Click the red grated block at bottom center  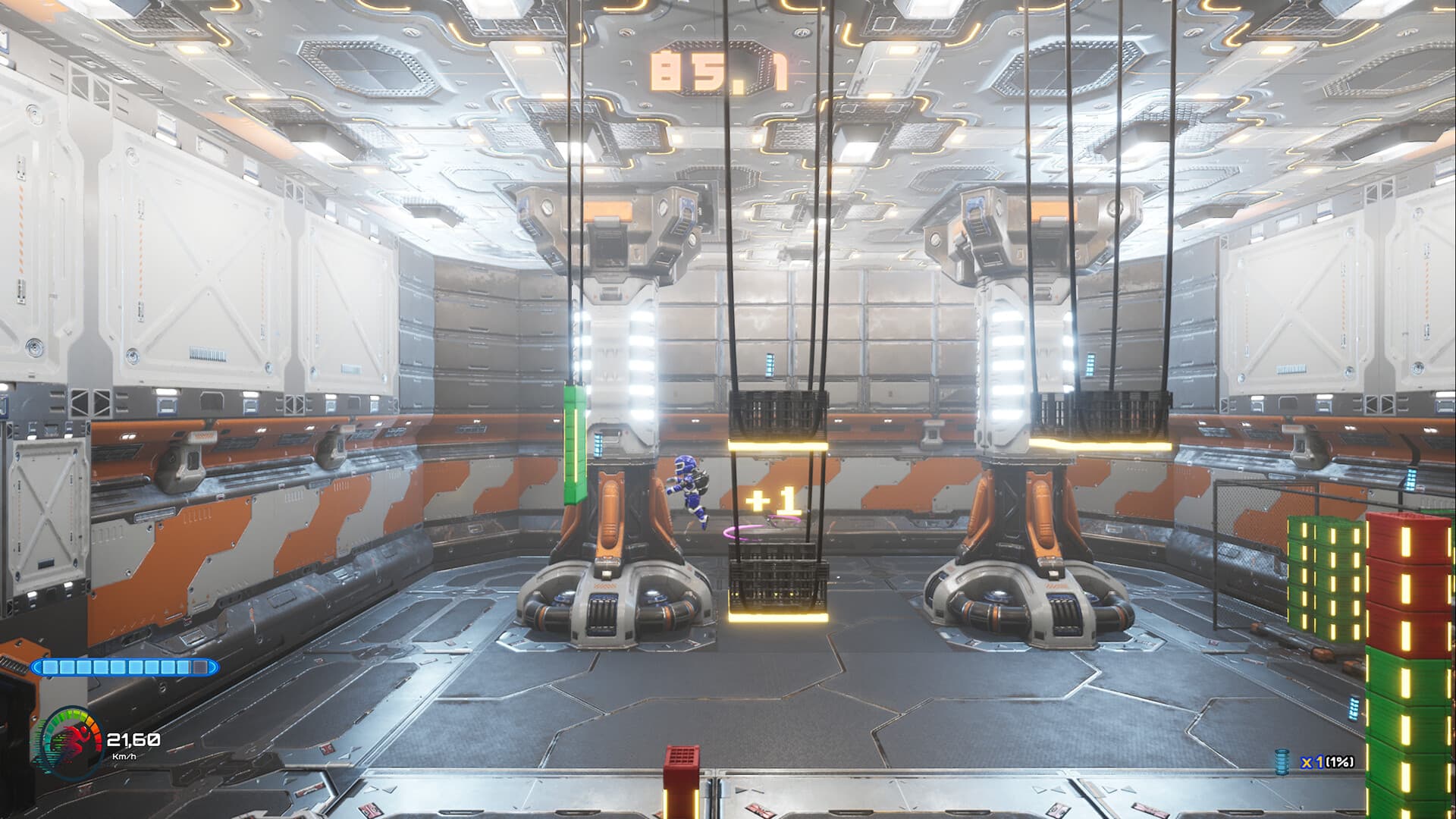coord(682,766)
